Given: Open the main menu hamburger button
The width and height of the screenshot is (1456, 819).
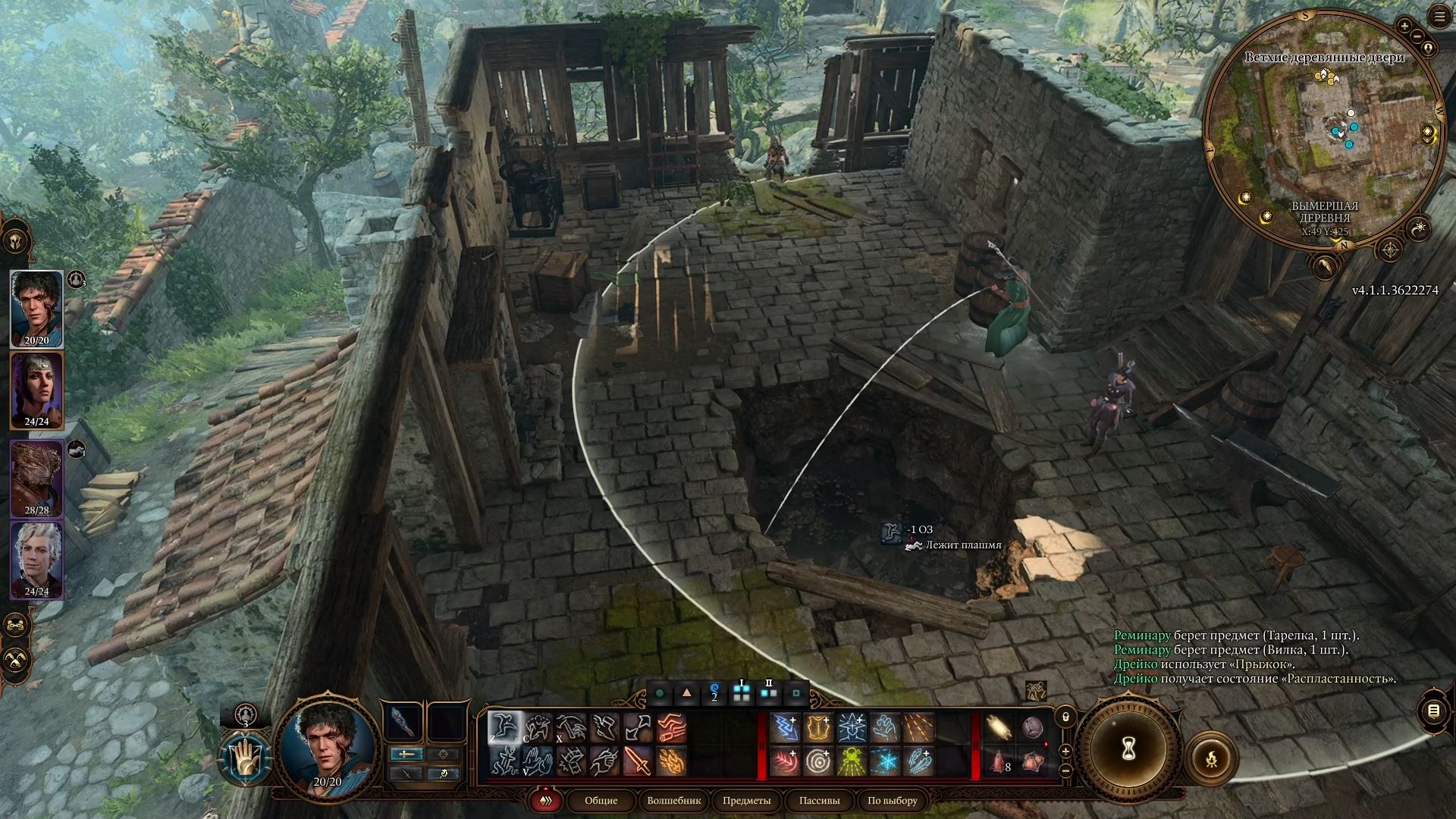Looking at the screenshot, I should (1439, 17).
